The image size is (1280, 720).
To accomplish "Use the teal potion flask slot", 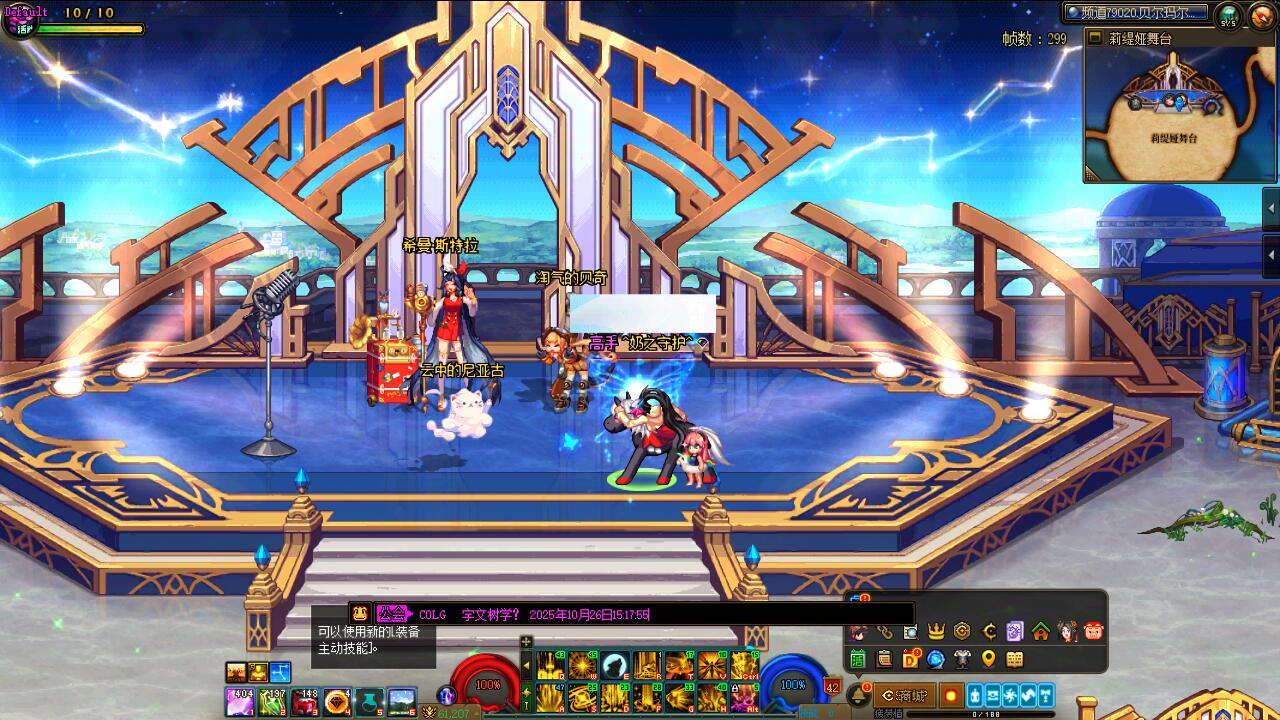I will click(370, 701).
